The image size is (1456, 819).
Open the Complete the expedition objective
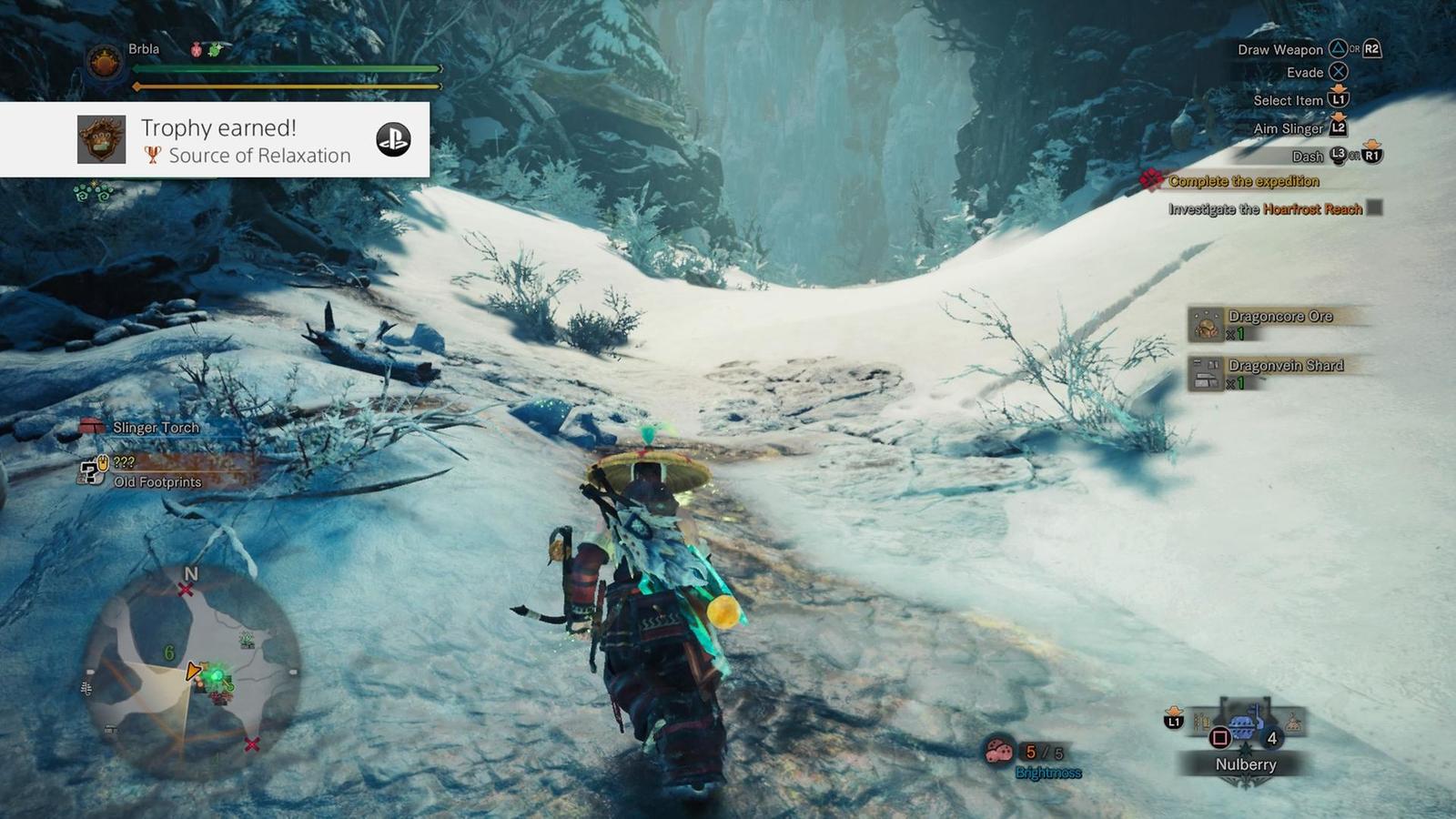[1242, 181]
